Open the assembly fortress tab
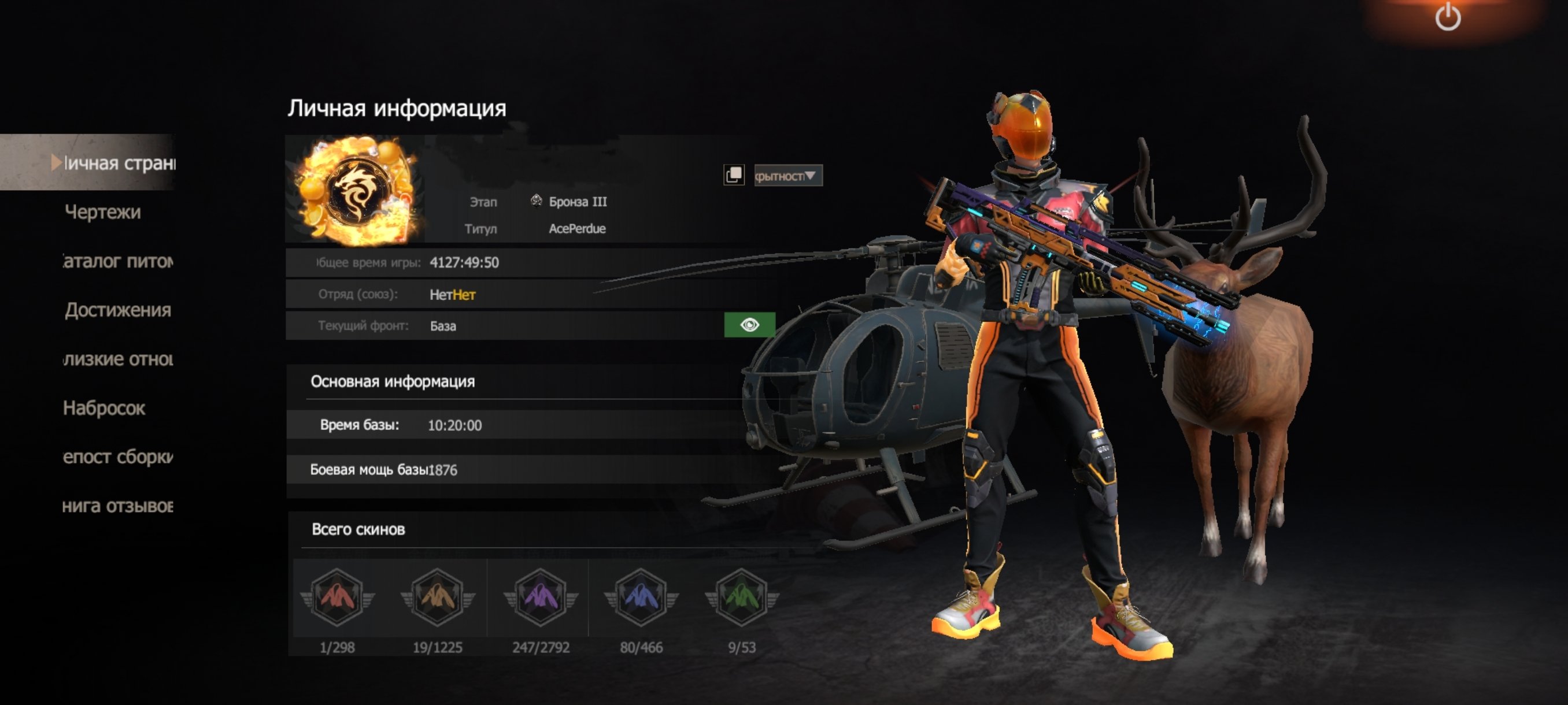Image resolution: width=1568 pixels, height=705 pixels. click(117, 456)
